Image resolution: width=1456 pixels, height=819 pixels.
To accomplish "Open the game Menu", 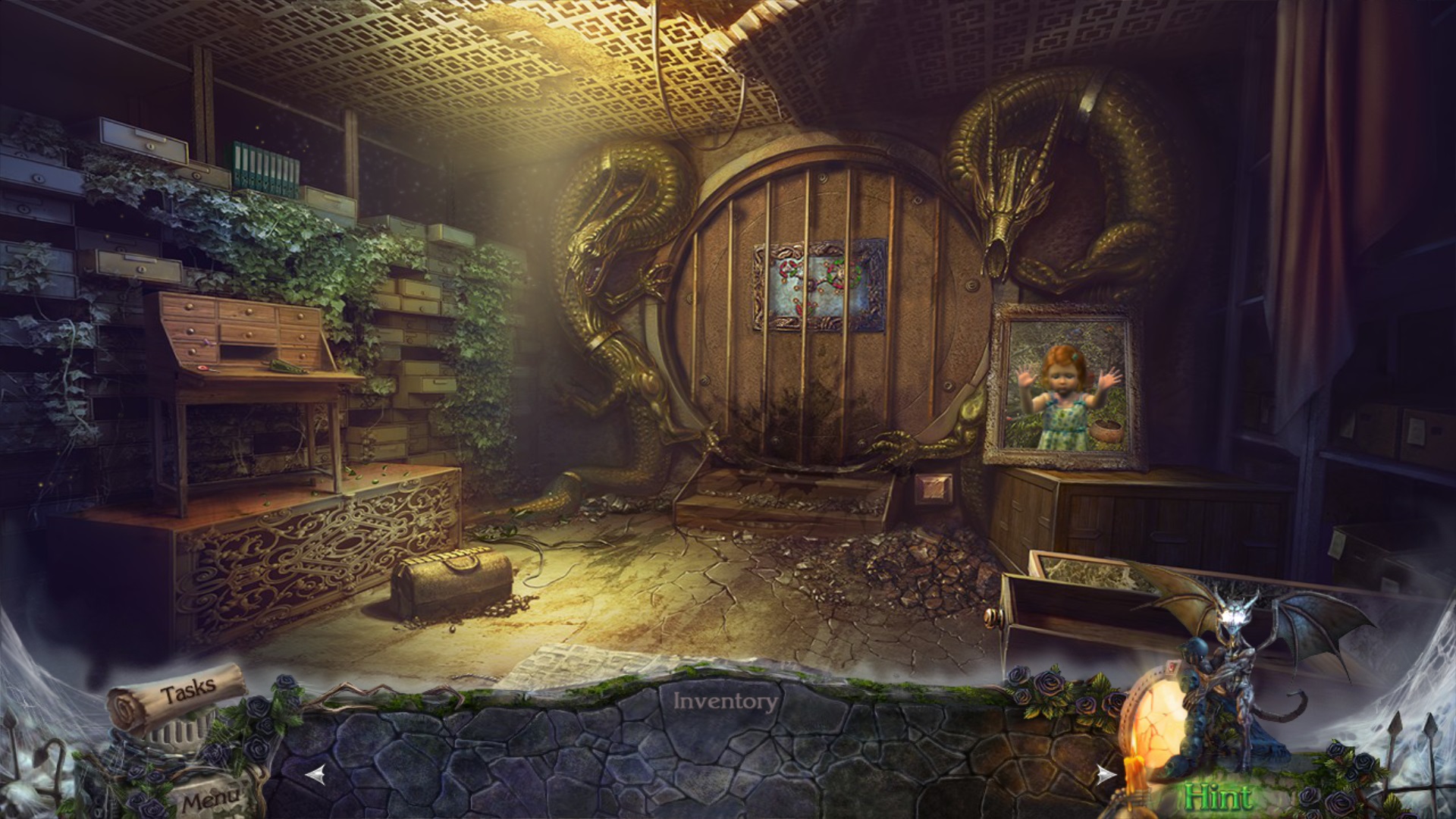I will 212,797.
